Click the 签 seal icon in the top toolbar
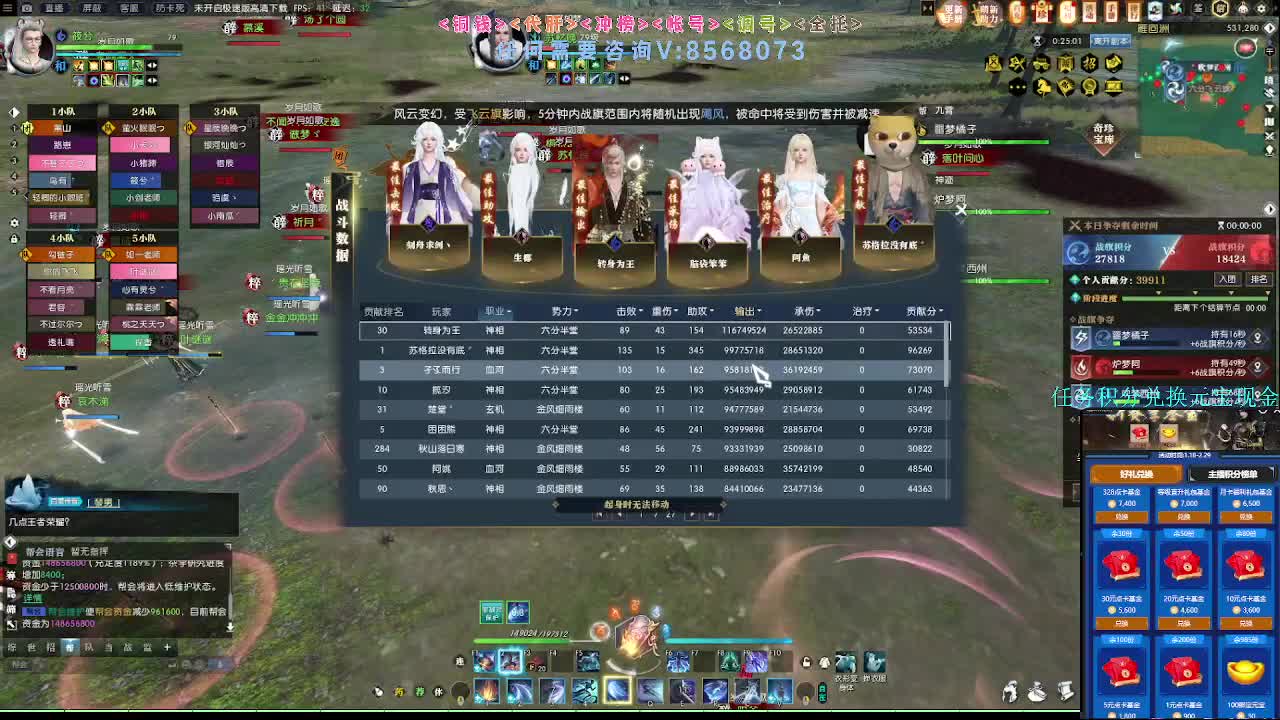Screen dimensions: 1280x720 click(x=1197, y=8)
